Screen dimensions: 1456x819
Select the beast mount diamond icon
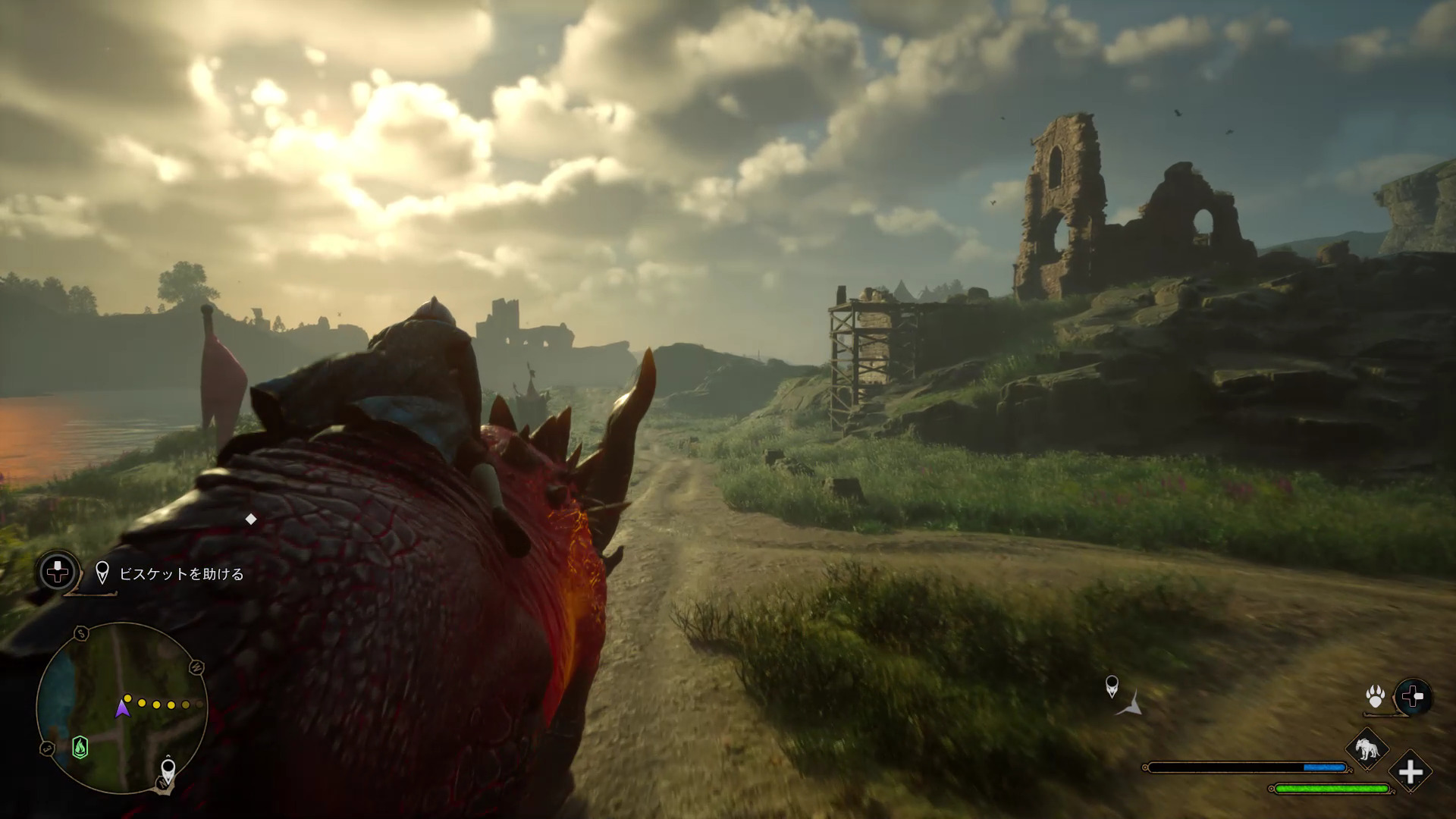1367,749
